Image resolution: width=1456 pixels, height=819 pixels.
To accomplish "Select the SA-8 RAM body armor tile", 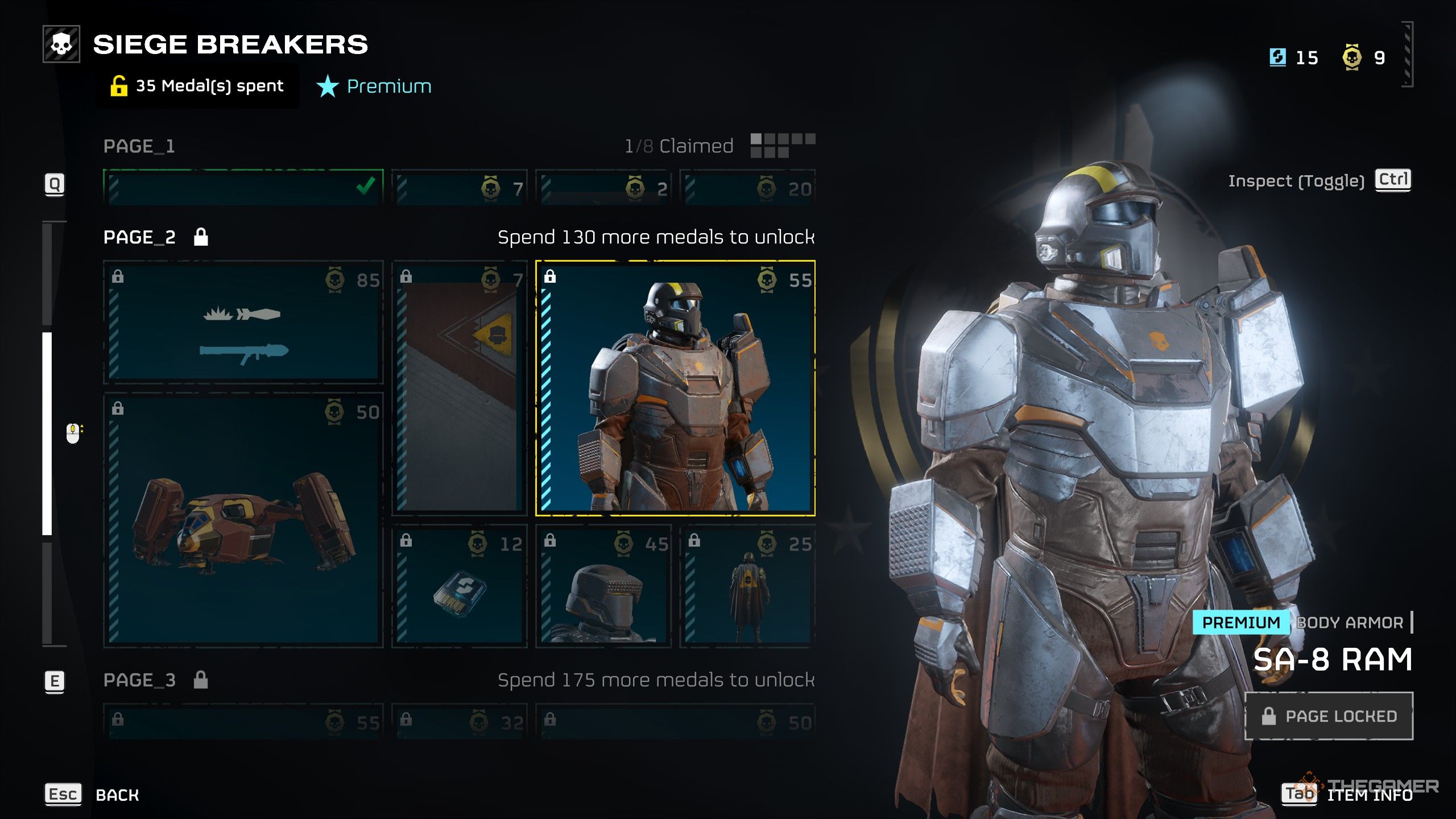I will coord(675,388).
